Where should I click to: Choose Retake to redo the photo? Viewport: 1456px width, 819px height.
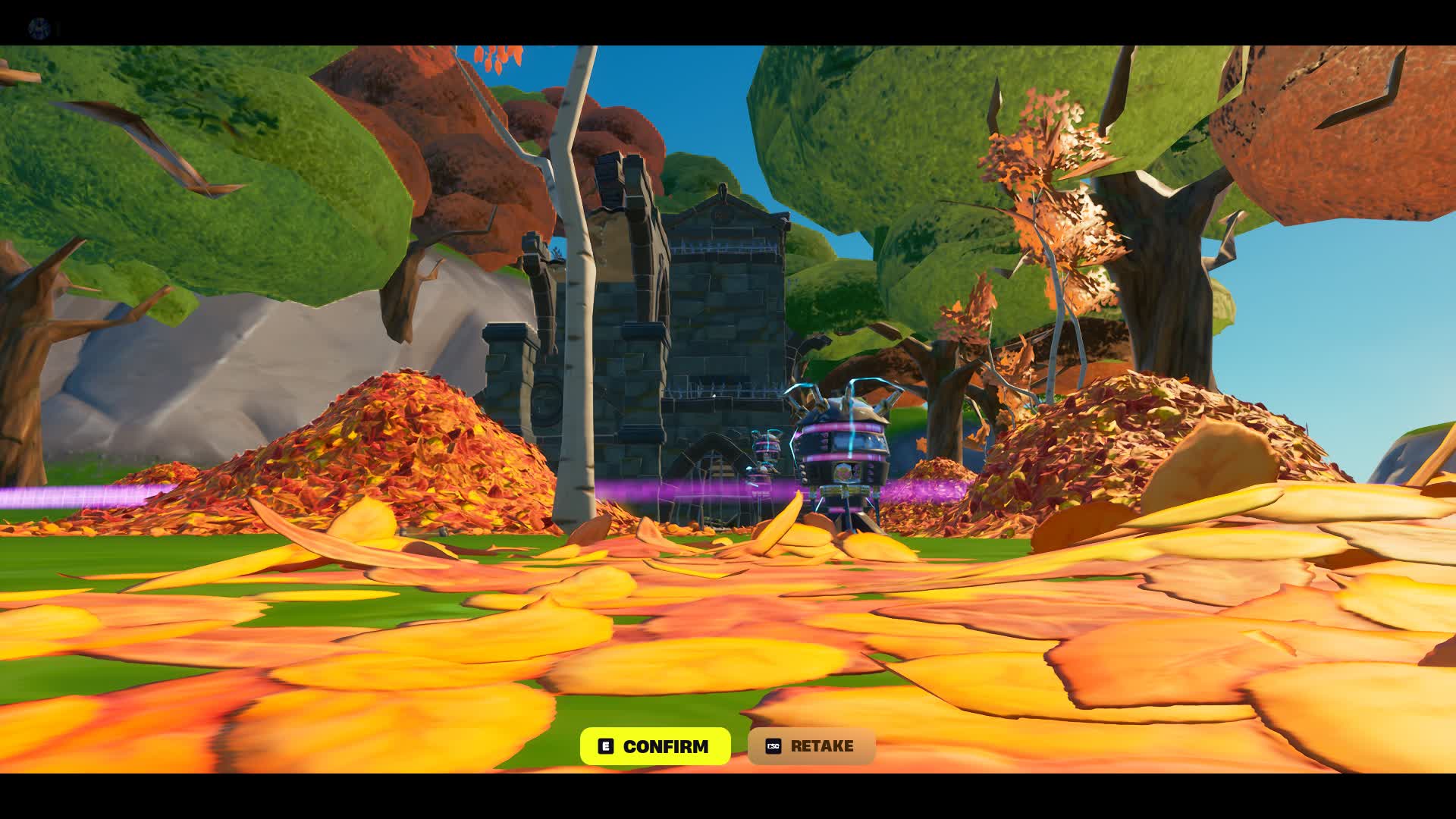[811, 746]
